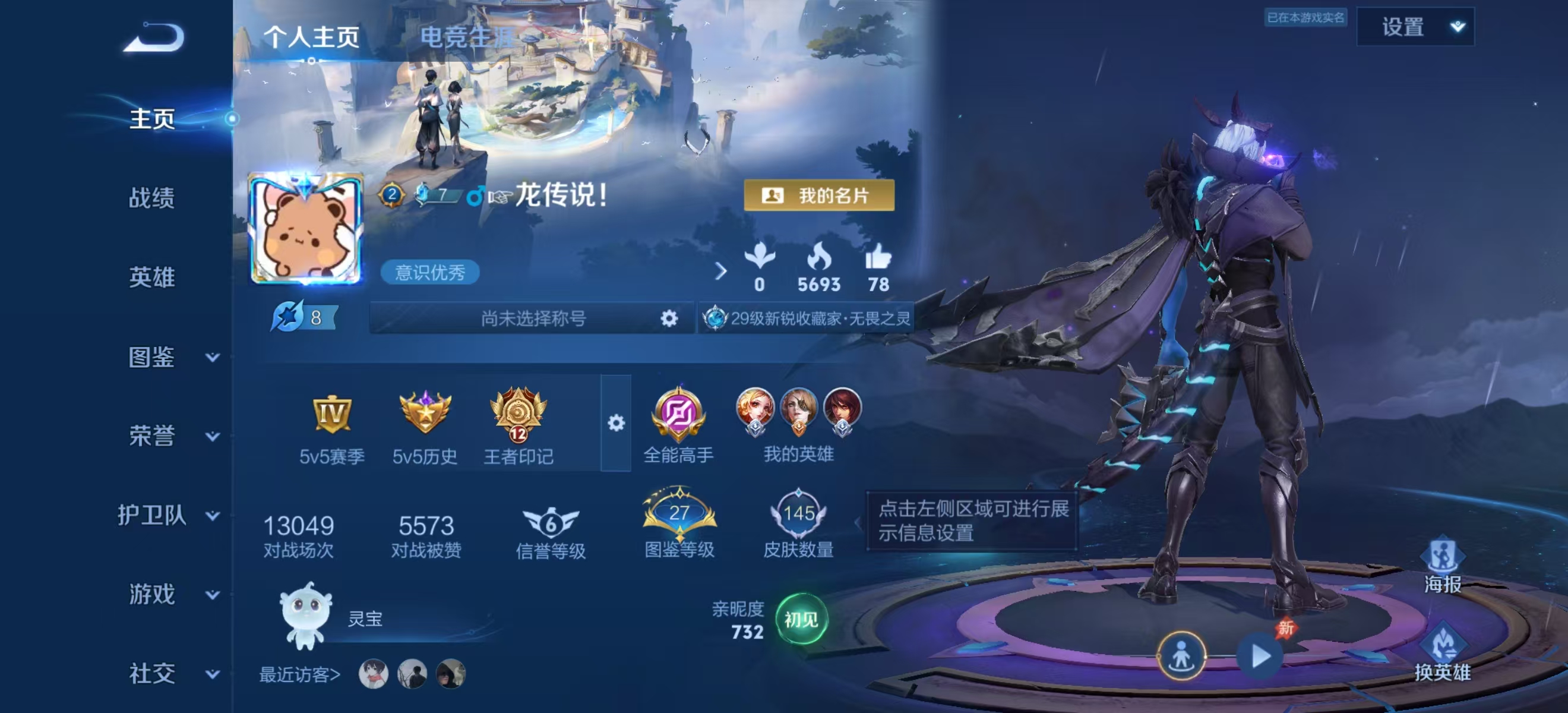The height and width of the screenshot is (713, 1568).
Task: Select 英雄 in the left sidebar
Action: [x=151, y=277]
